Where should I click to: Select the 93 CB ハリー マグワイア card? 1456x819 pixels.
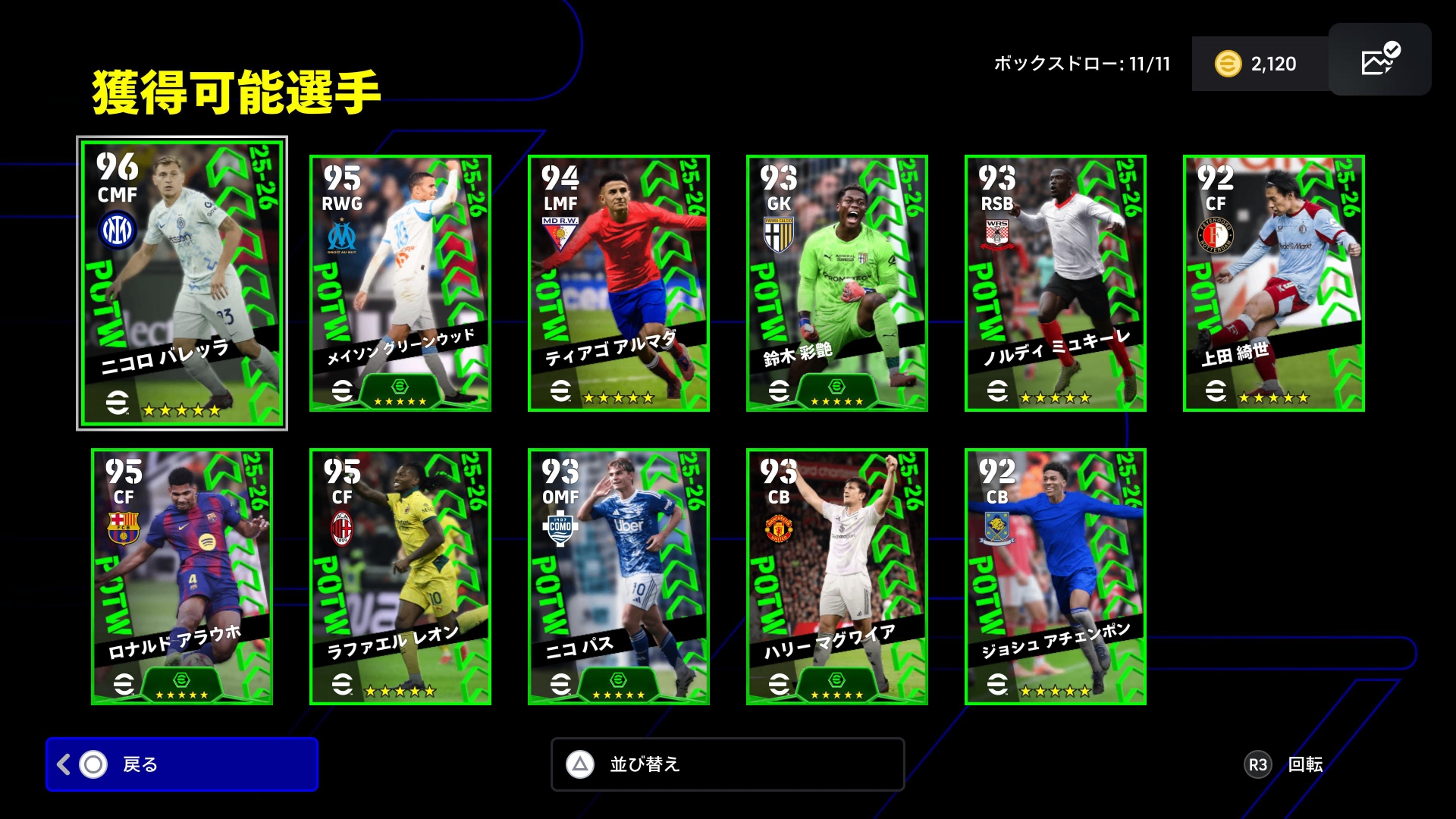tap(837, 576)
